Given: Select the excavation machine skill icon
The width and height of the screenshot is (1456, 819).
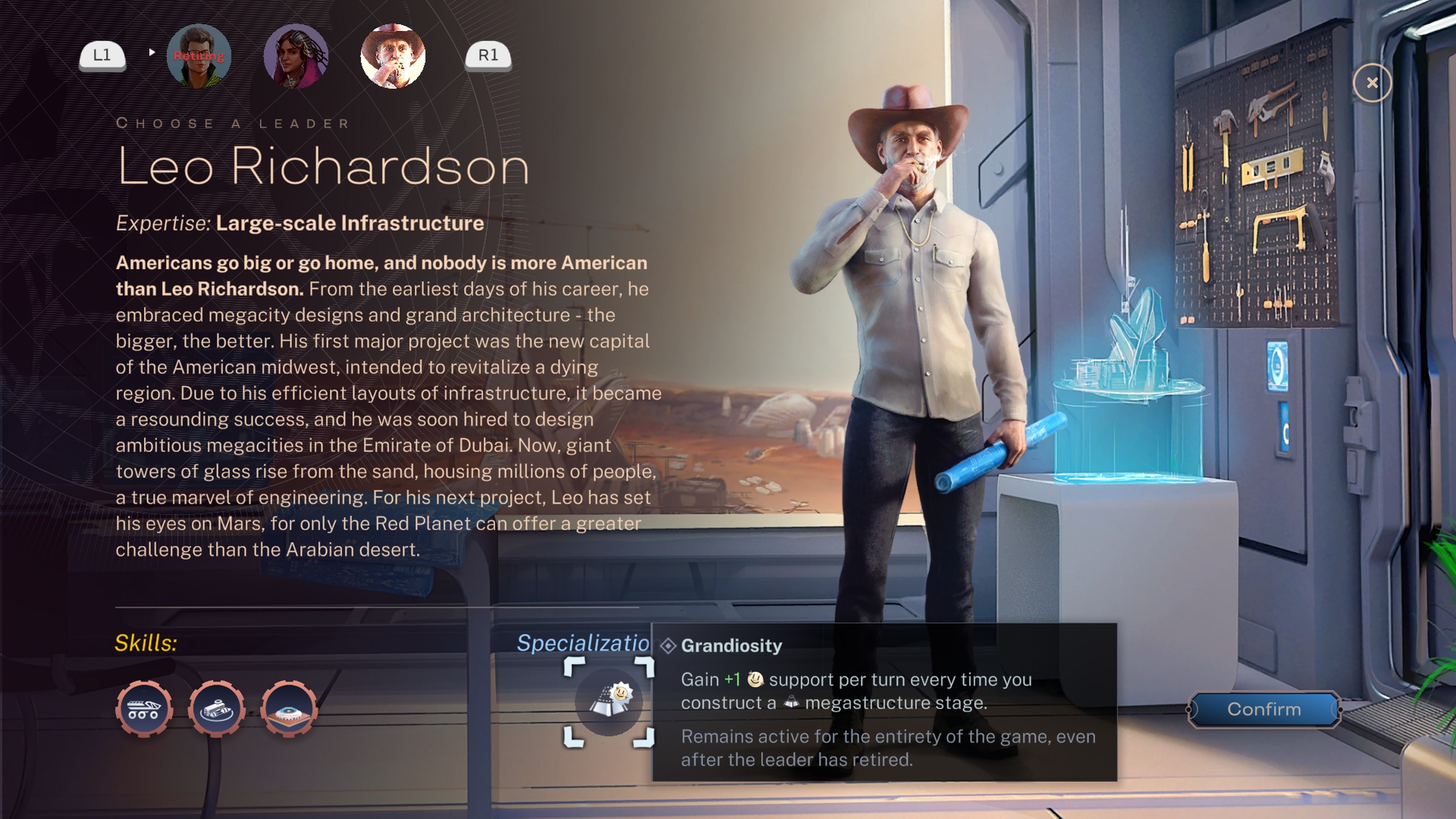Looking at the screenshot, I should coord(217,708).
